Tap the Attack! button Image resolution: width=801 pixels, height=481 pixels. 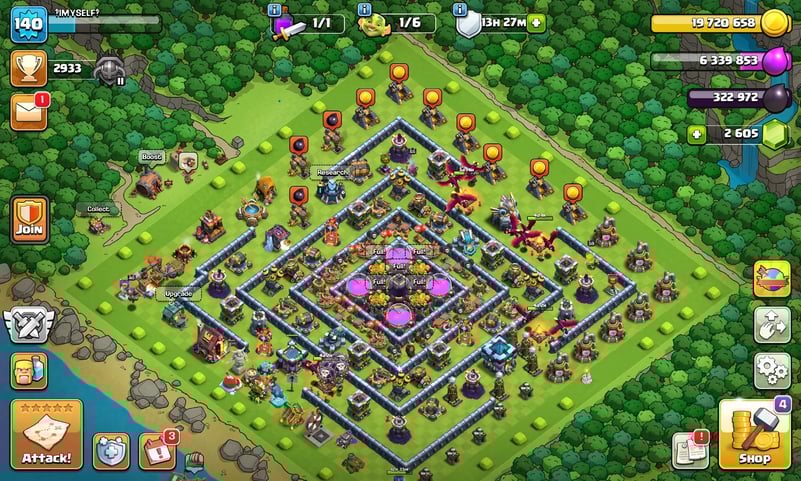[46, 435]
